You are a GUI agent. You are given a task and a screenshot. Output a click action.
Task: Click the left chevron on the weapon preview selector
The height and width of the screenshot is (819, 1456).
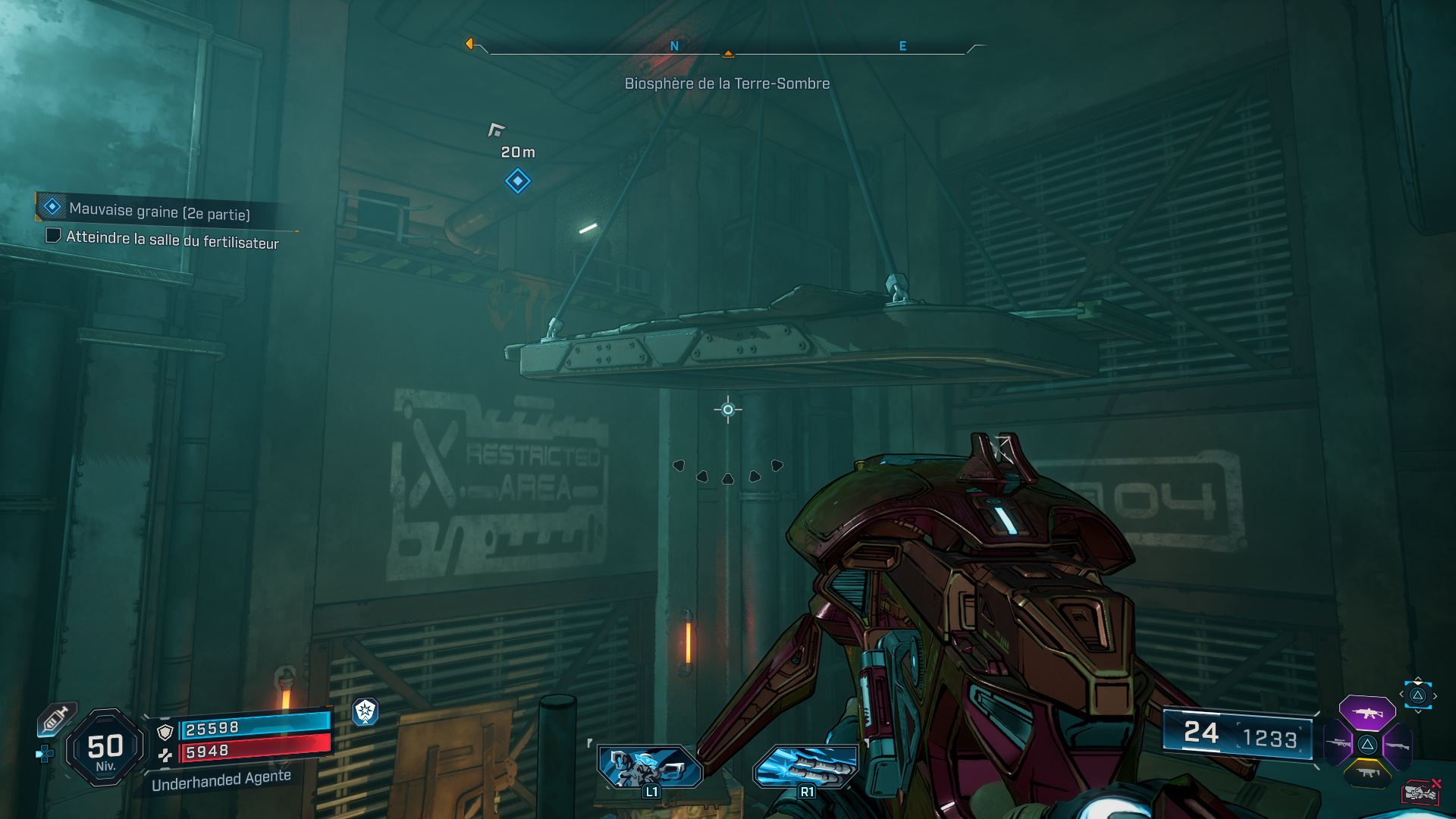1401,695
